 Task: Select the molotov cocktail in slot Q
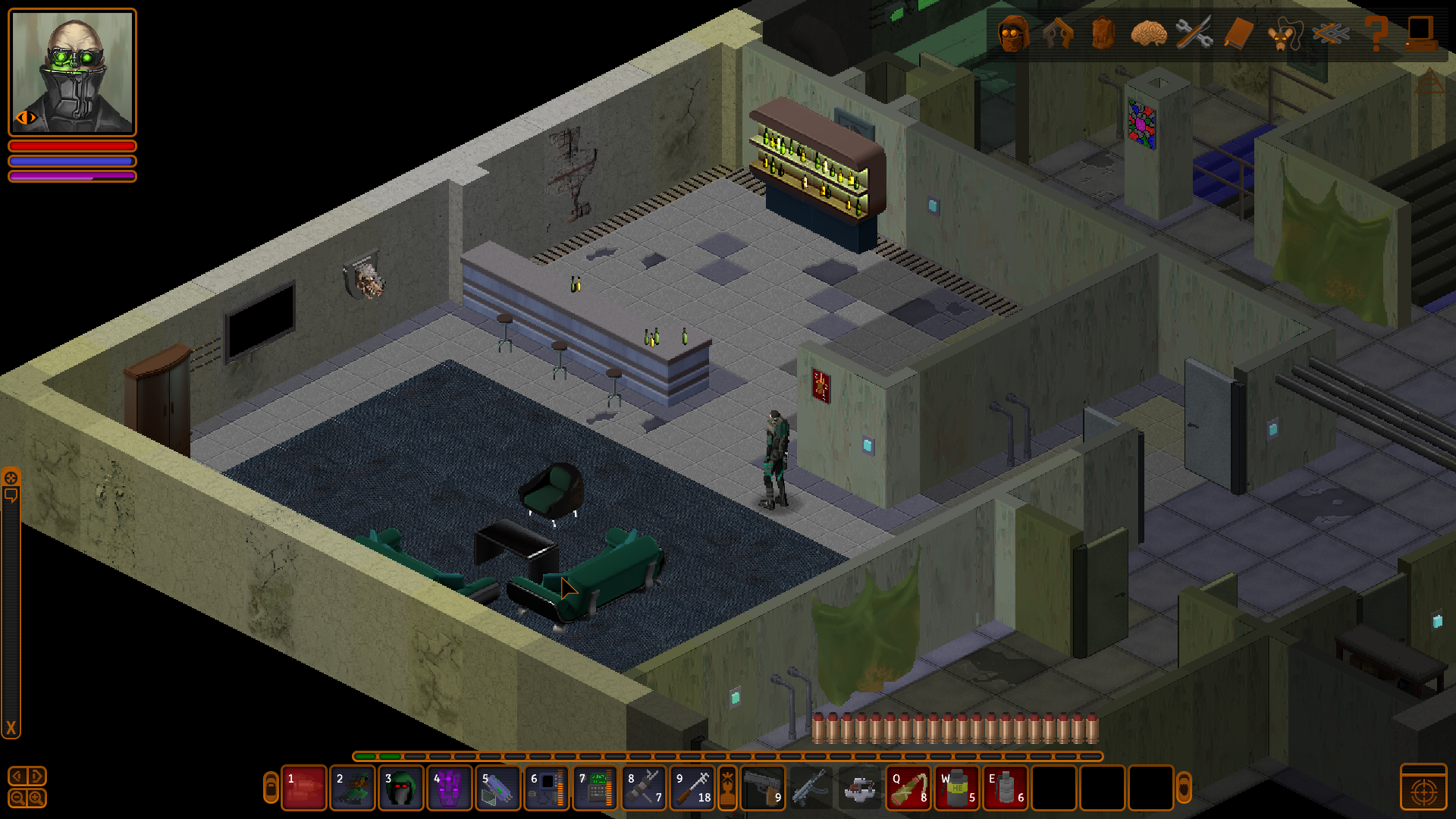(x=908, y=788)
